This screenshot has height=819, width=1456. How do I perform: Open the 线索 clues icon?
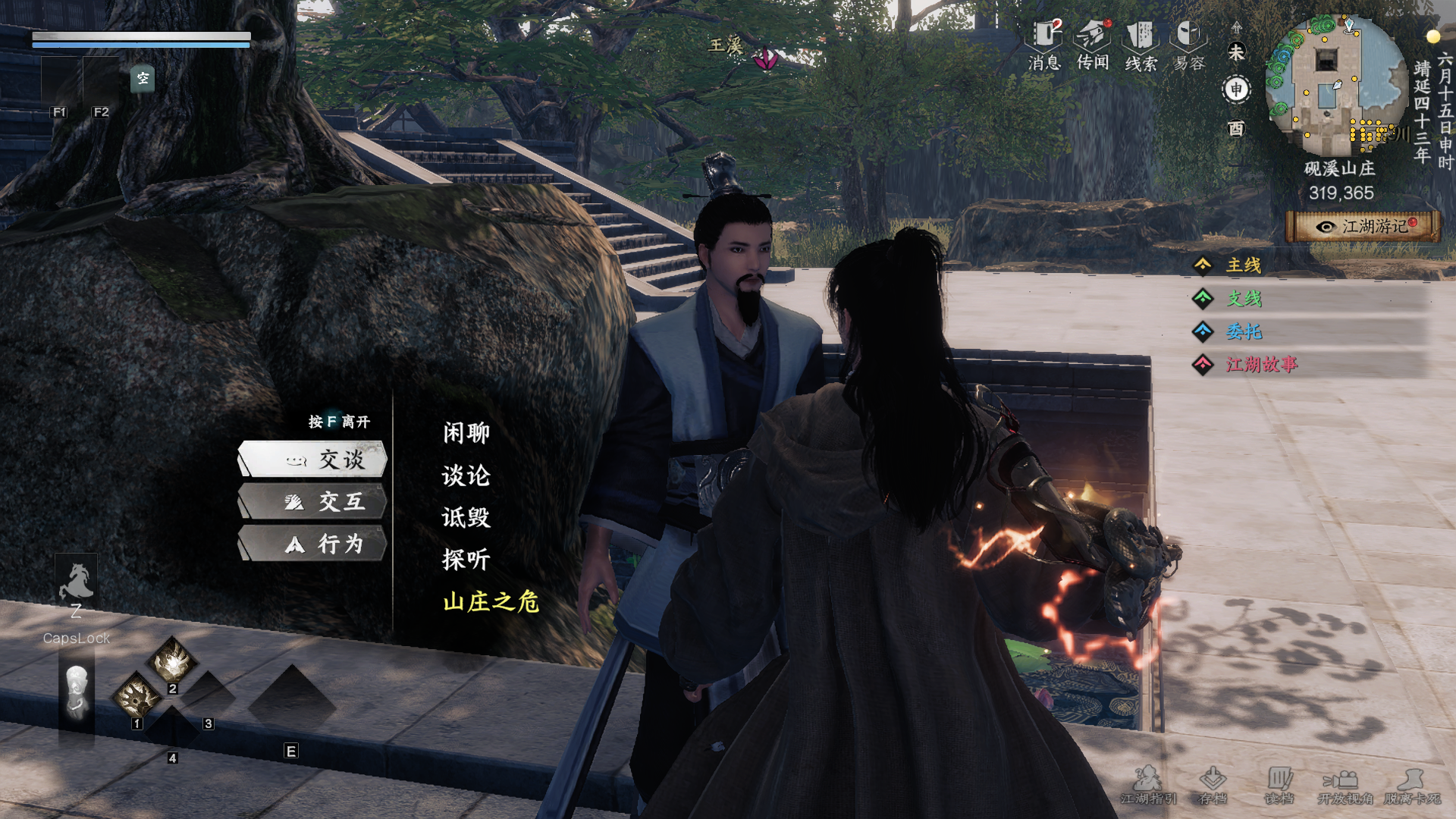1141,45
